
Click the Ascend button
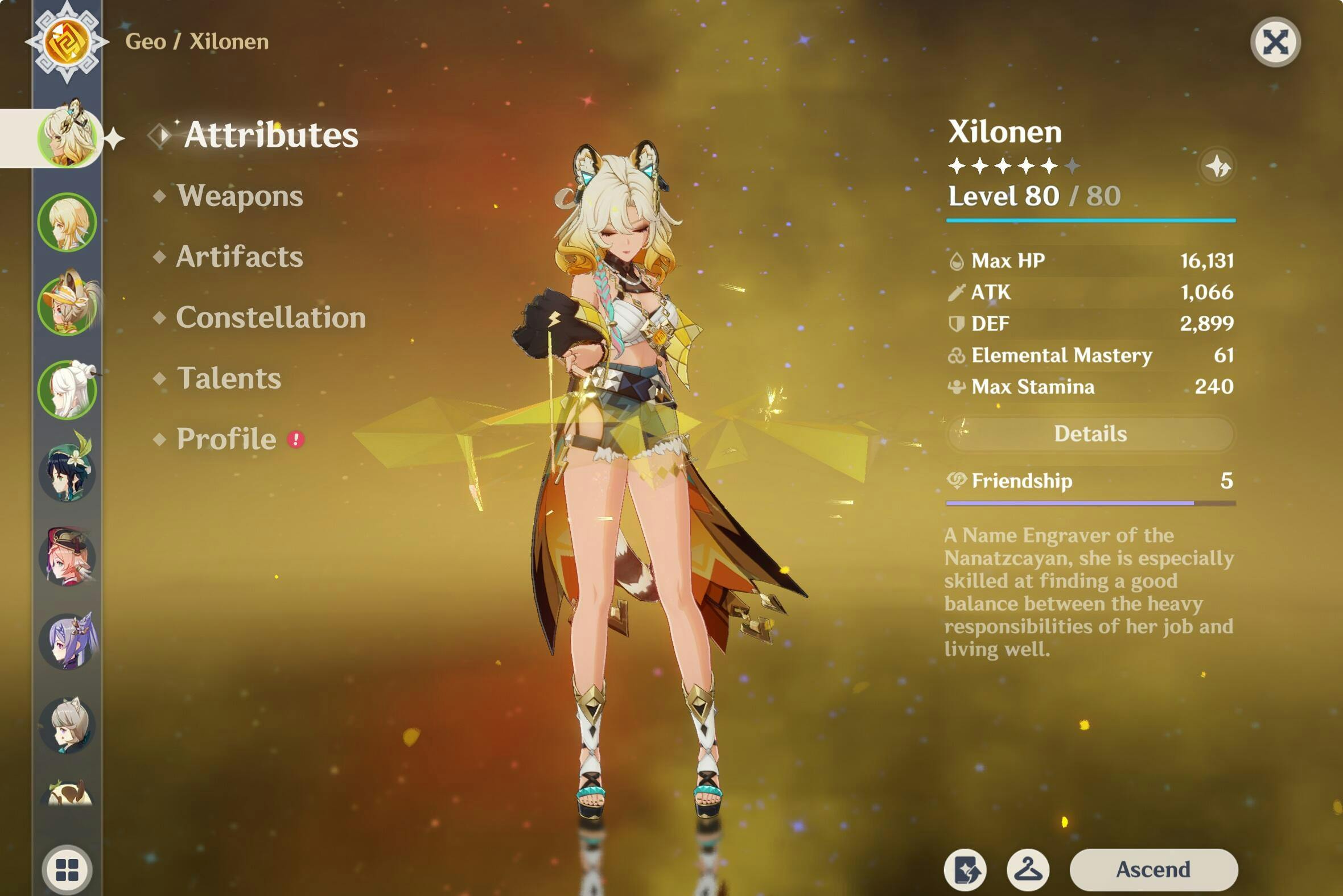tap(1154, 869)
